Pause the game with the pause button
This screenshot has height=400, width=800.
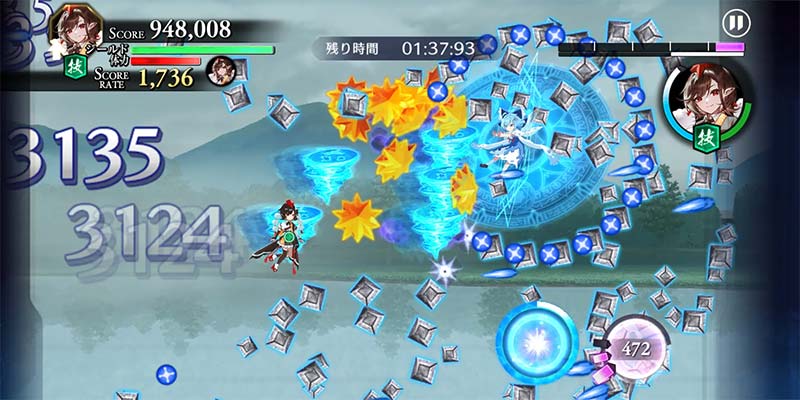(736, 22)
